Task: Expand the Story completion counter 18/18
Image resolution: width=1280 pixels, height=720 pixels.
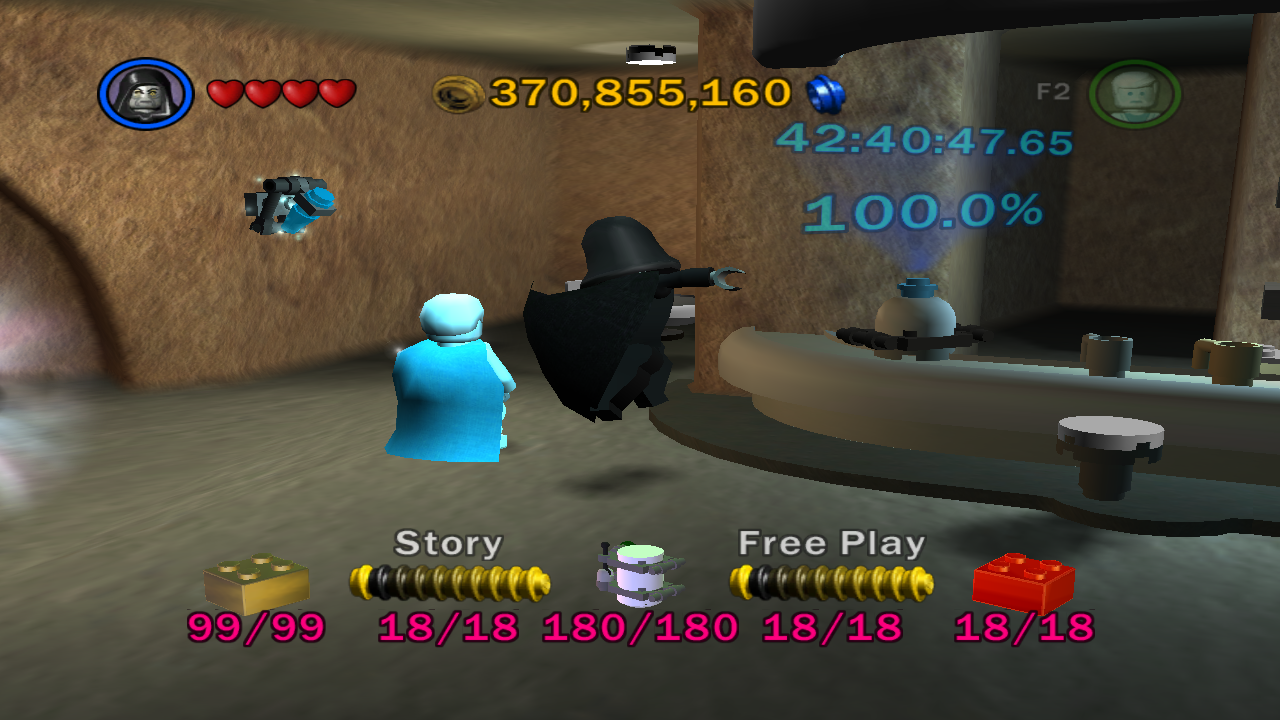Action: (449, 630)
